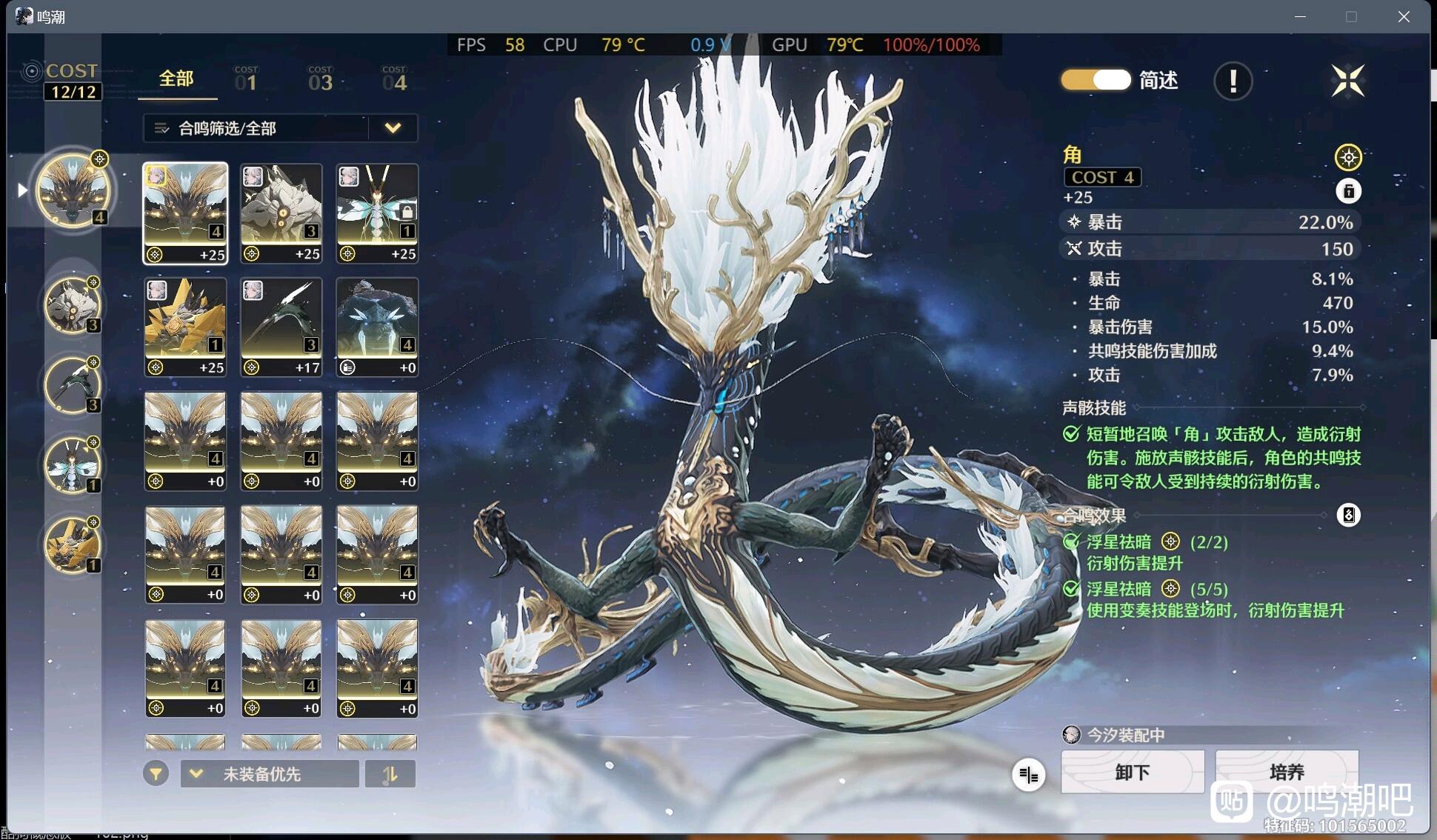Click the 培养 upgrade button

click(1287, 772)
